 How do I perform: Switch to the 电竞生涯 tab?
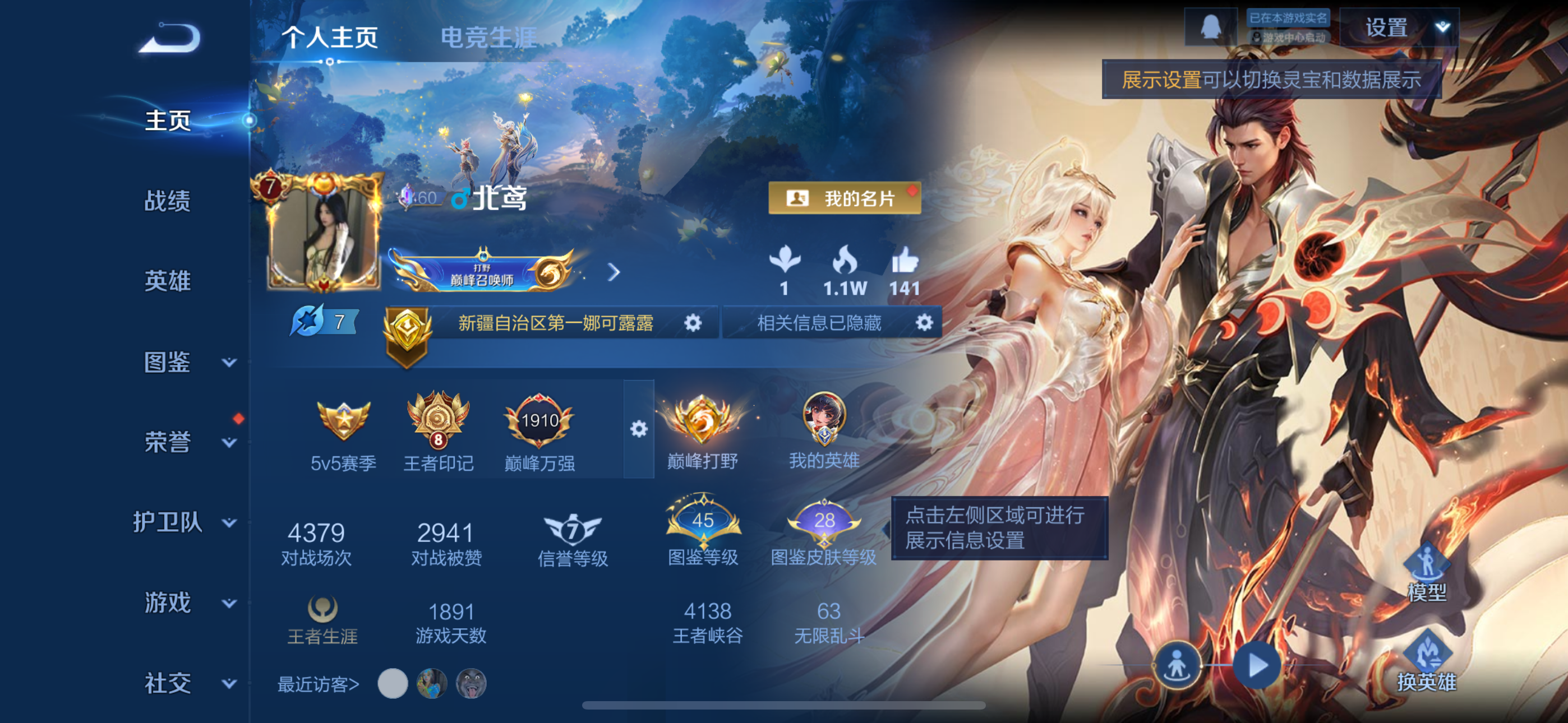[487, 36]
